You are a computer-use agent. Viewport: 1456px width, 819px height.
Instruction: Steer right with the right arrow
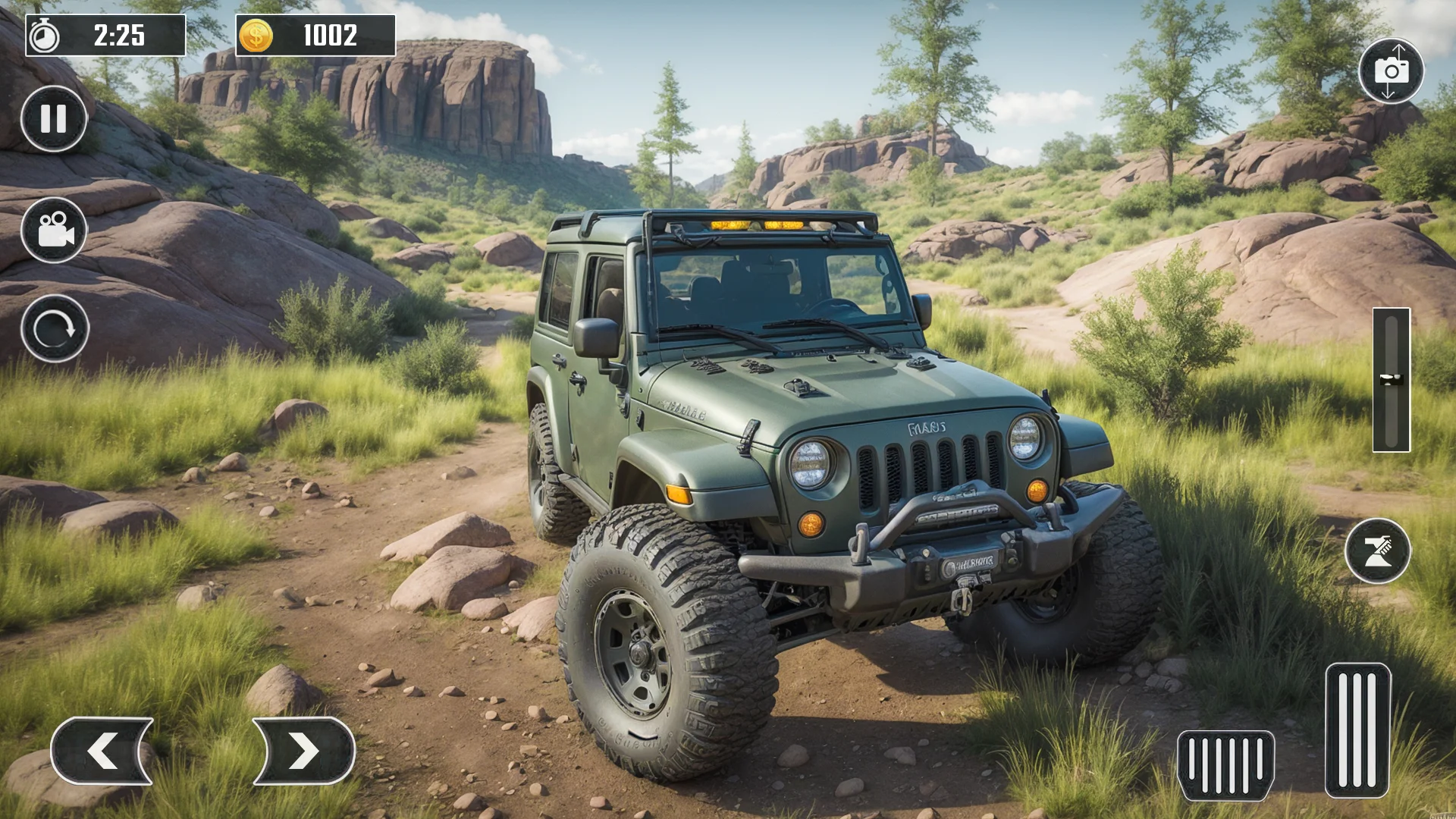(x=303, y=751)
